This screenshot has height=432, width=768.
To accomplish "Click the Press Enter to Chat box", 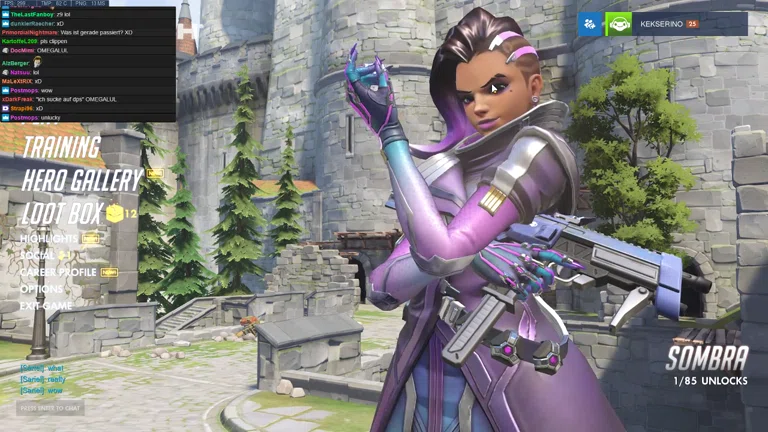I will (50, 408).
